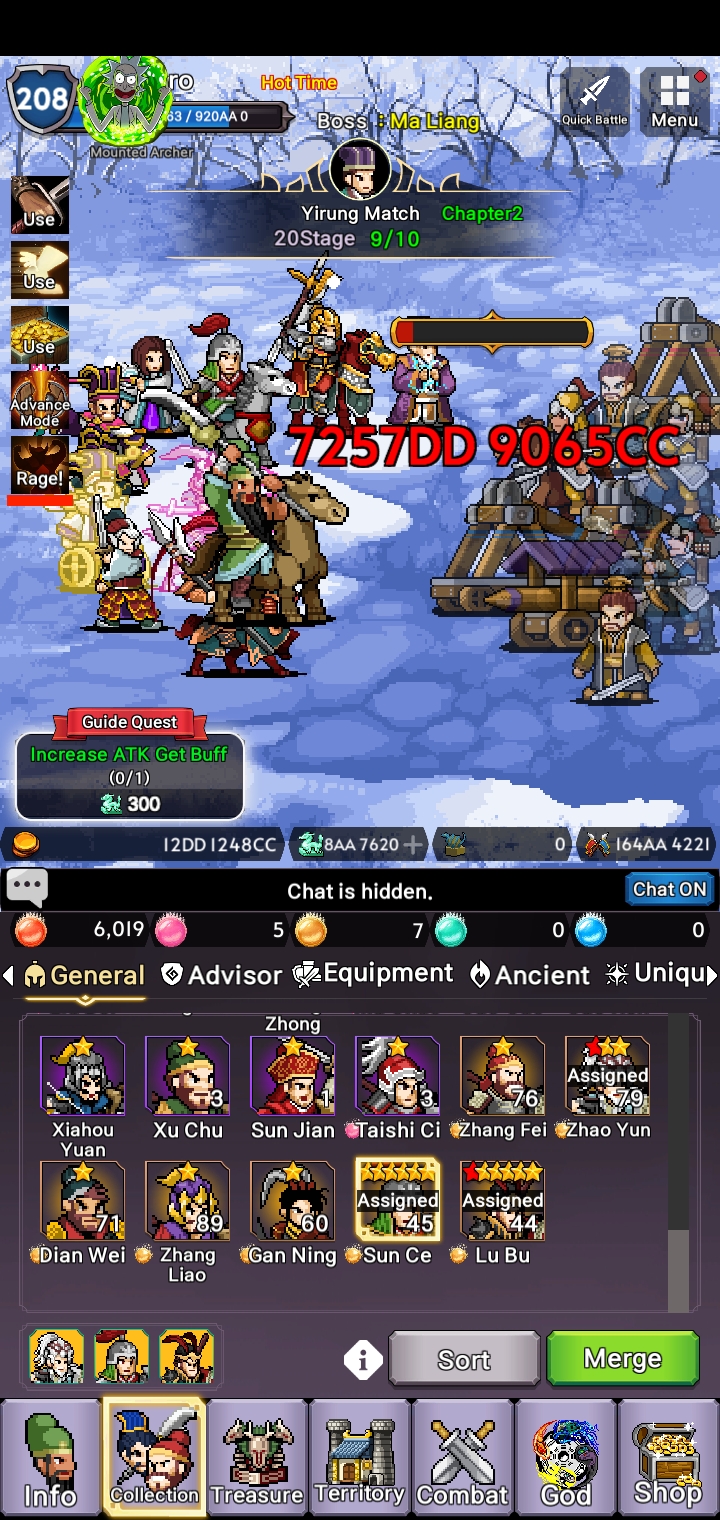Image resolution: width=720 pixels, height=1520 pixels.
Task: Activate the Rage! skill
Action: [40, 465]
